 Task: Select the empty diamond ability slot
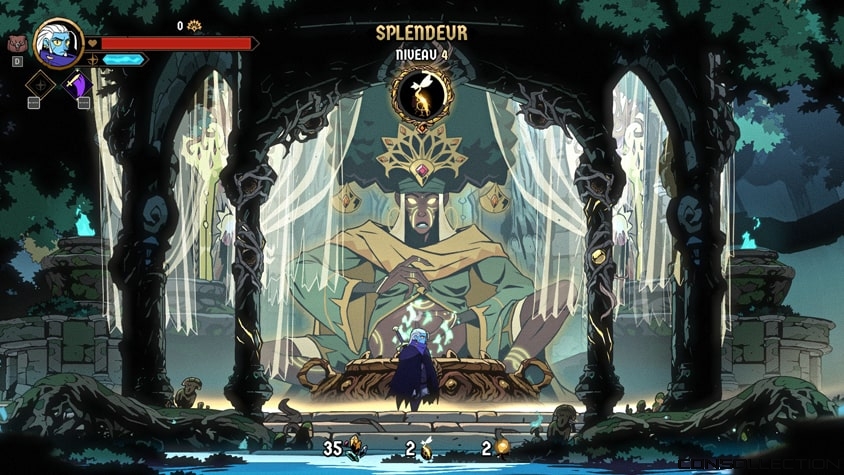pos(40,84)
